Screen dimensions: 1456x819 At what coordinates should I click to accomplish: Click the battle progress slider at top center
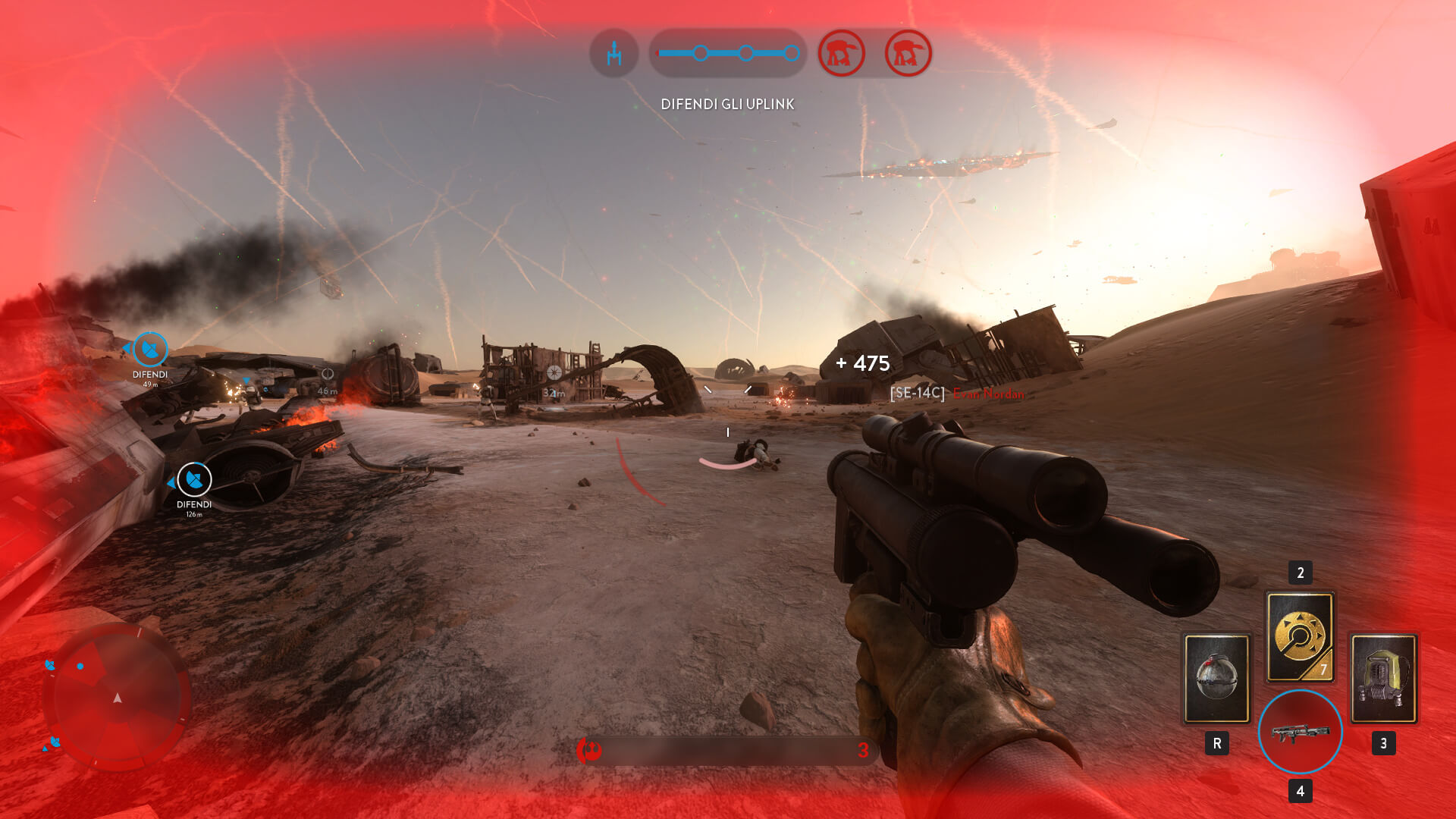click(726, 52)
